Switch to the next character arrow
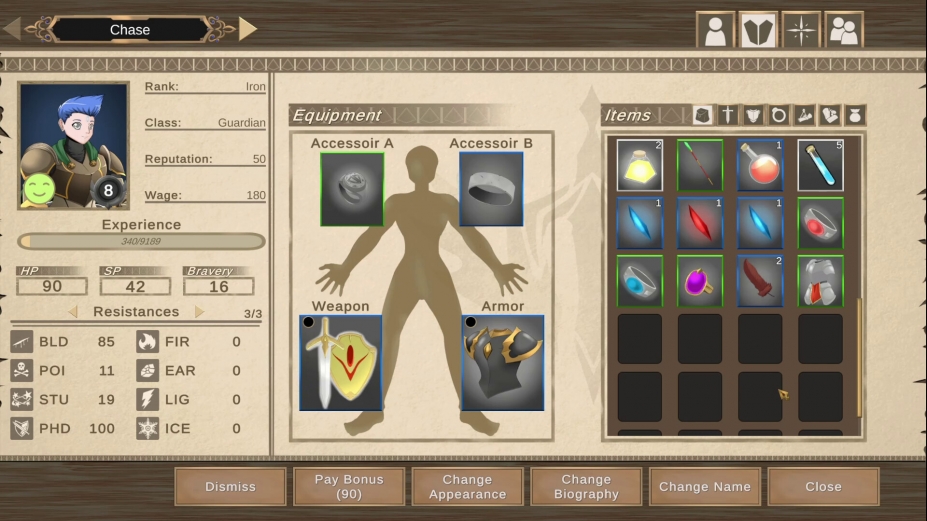Viewport: 927px width, 521px height. (248, 29)
